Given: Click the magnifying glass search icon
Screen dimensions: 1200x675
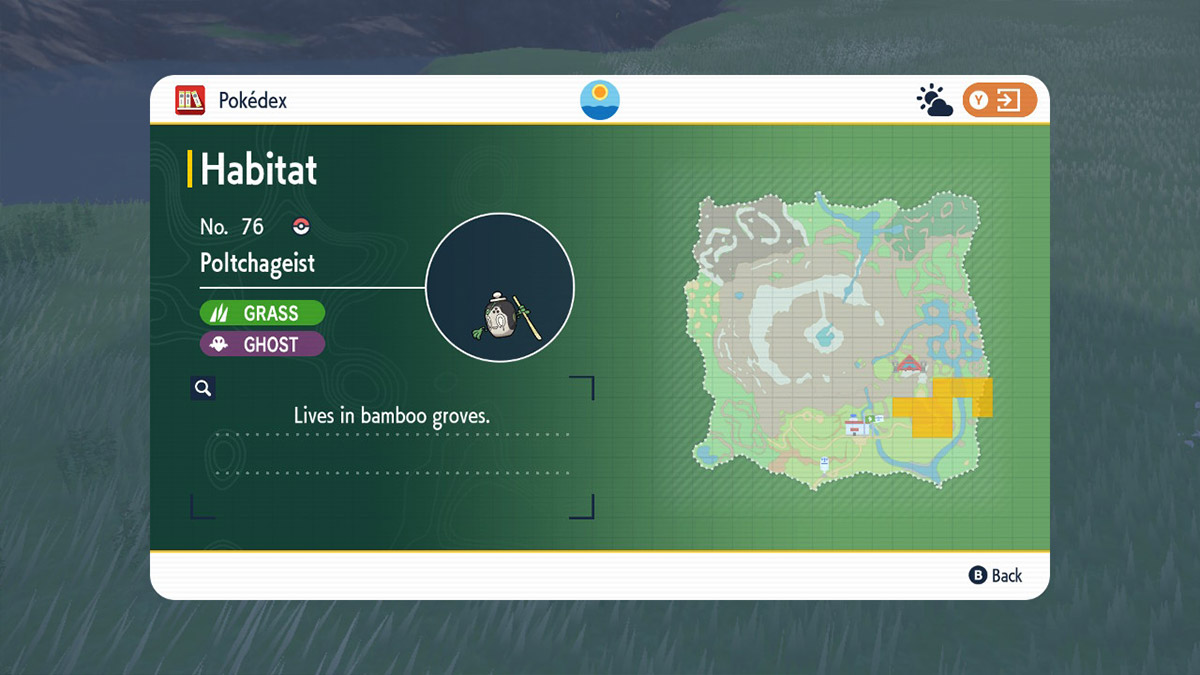Looking at the screenshot, I should point(203,388).
